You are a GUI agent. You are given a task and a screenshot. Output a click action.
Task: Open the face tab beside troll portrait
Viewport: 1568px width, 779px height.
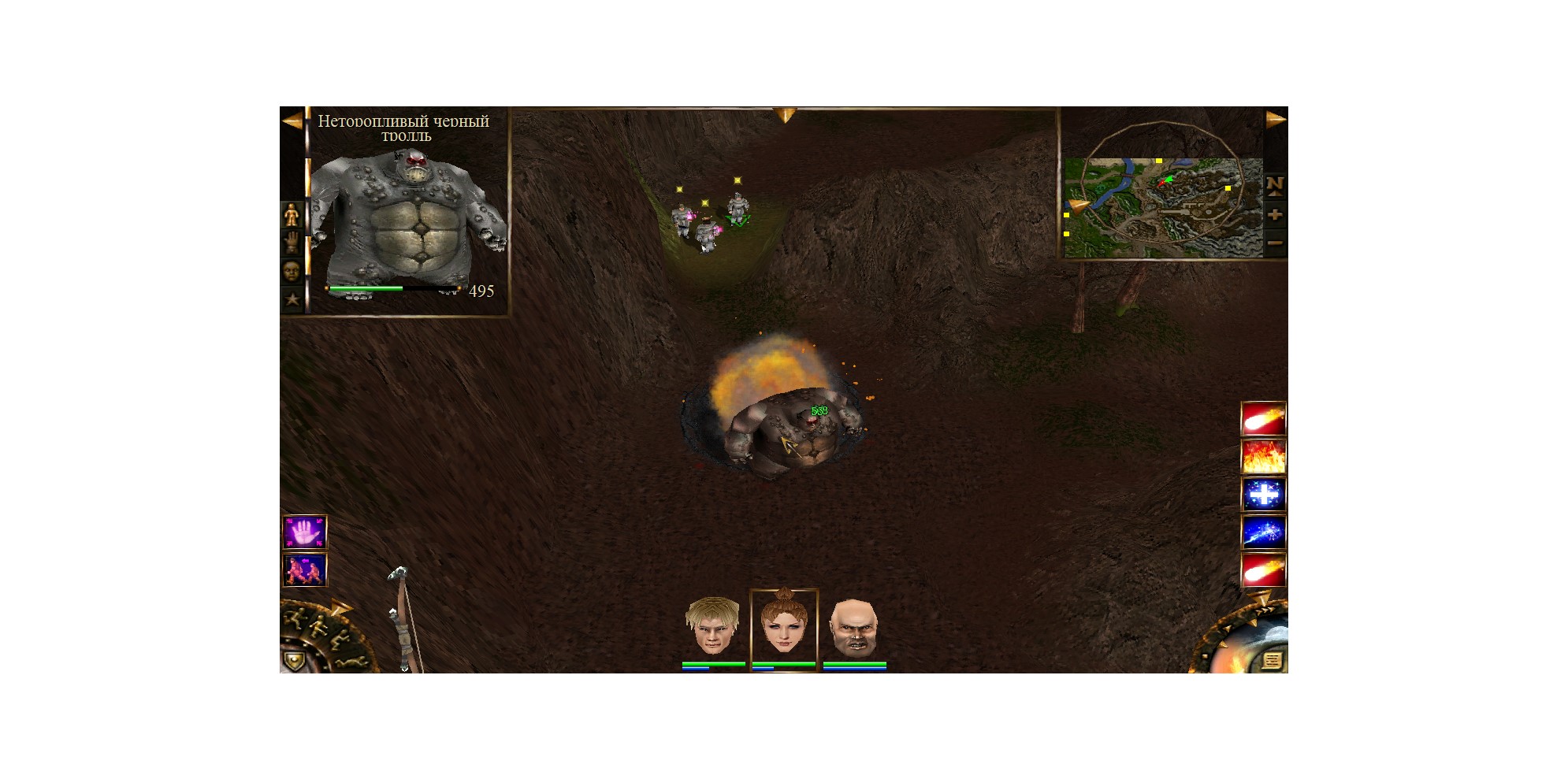pos(292,271)
